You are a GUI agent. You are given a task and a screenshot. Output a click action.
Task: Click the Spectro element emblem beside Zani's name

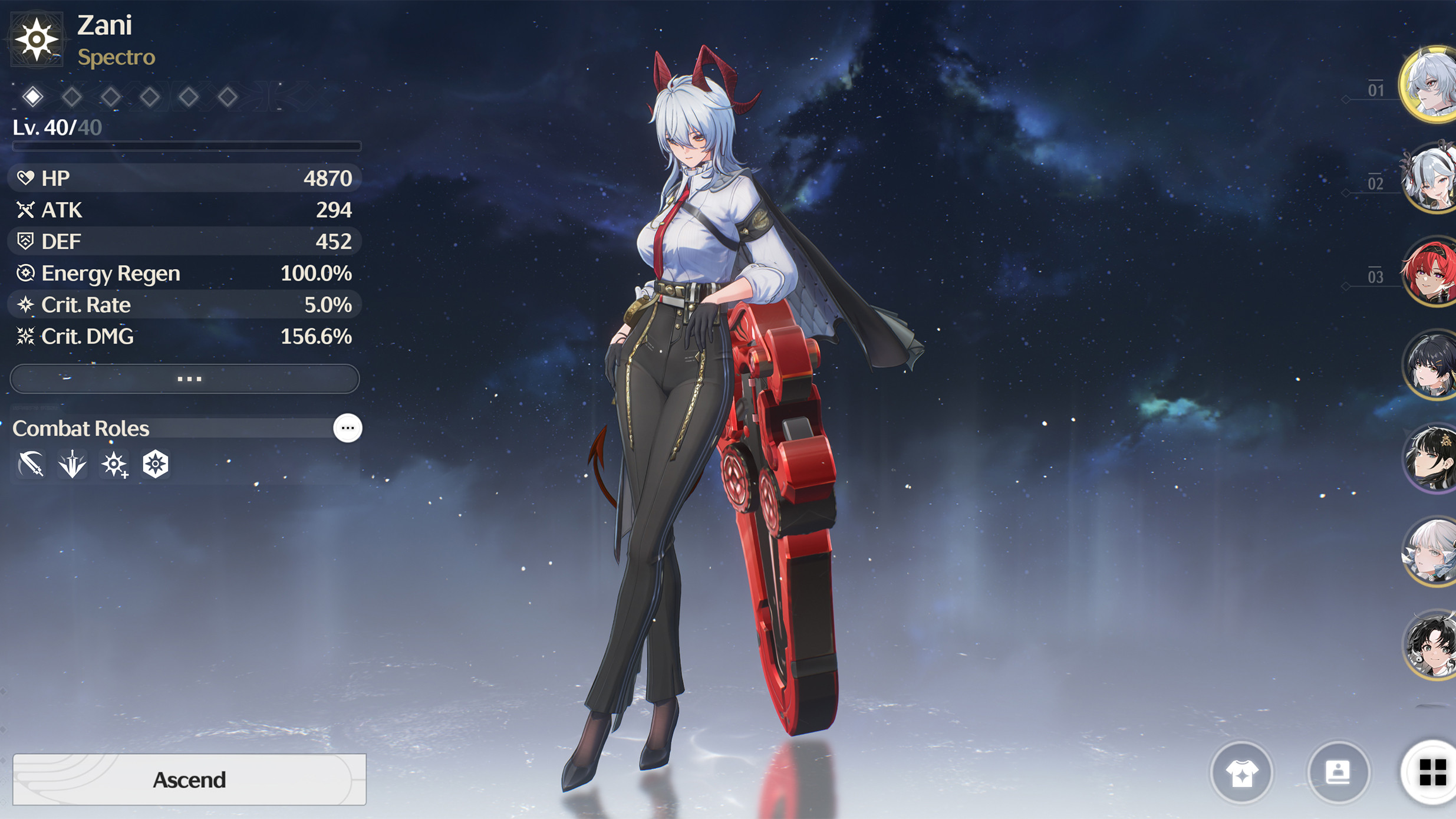(38, 40)
